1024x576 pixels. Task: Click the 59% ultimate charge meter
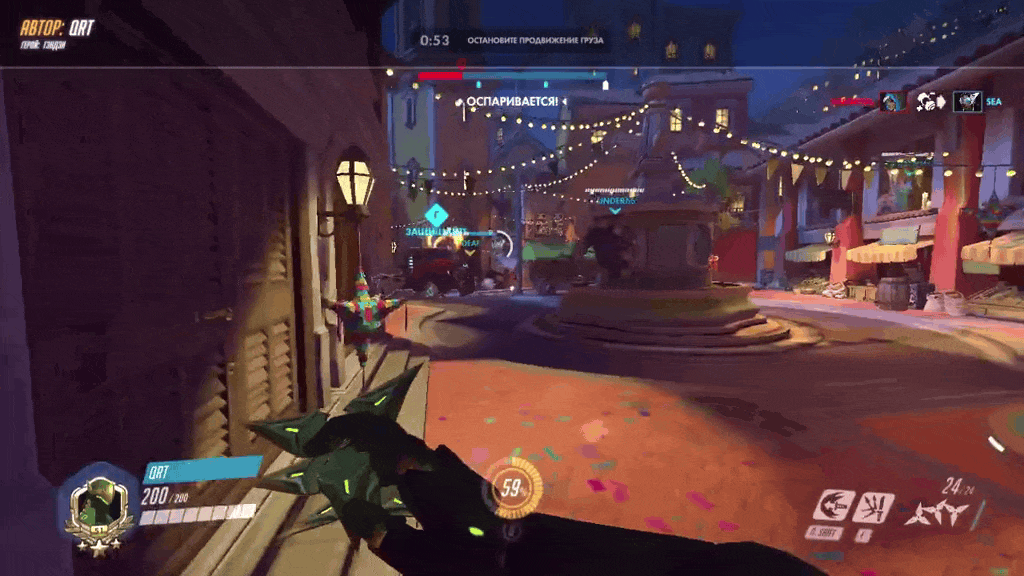pos(515,490)
